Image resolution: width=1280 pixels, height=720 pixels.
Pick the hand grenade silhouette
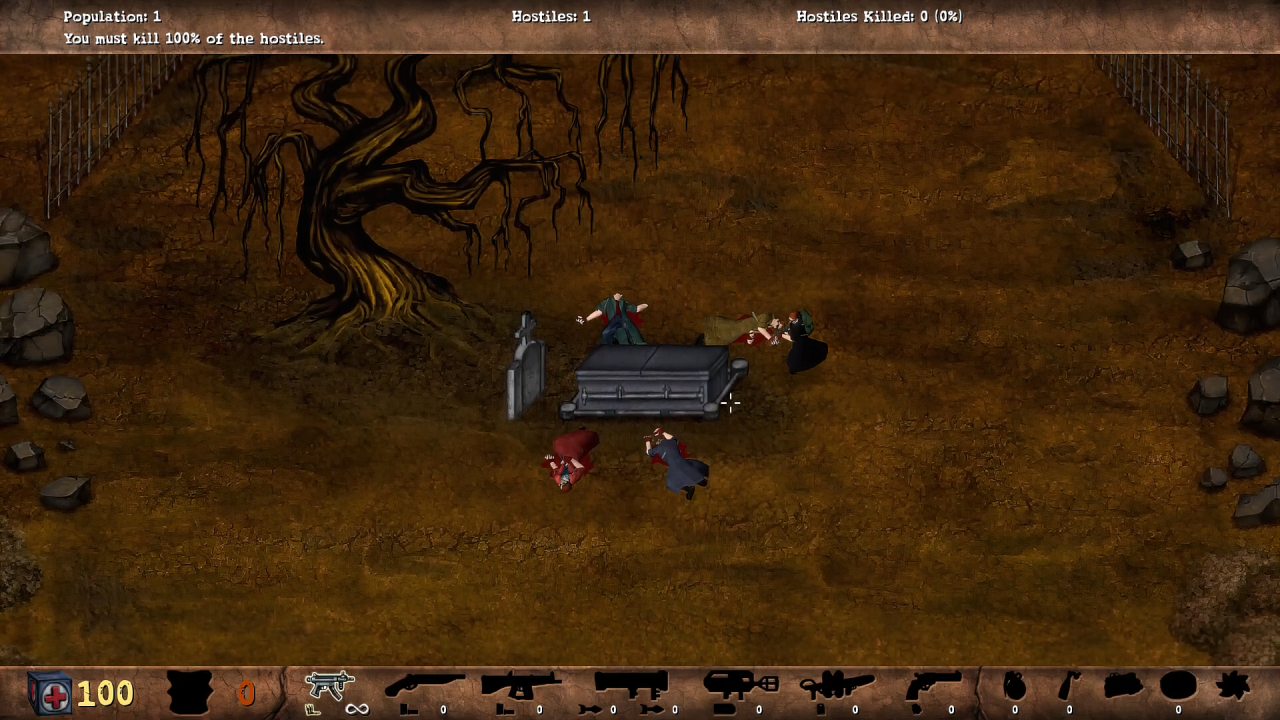pos(1014,687)
